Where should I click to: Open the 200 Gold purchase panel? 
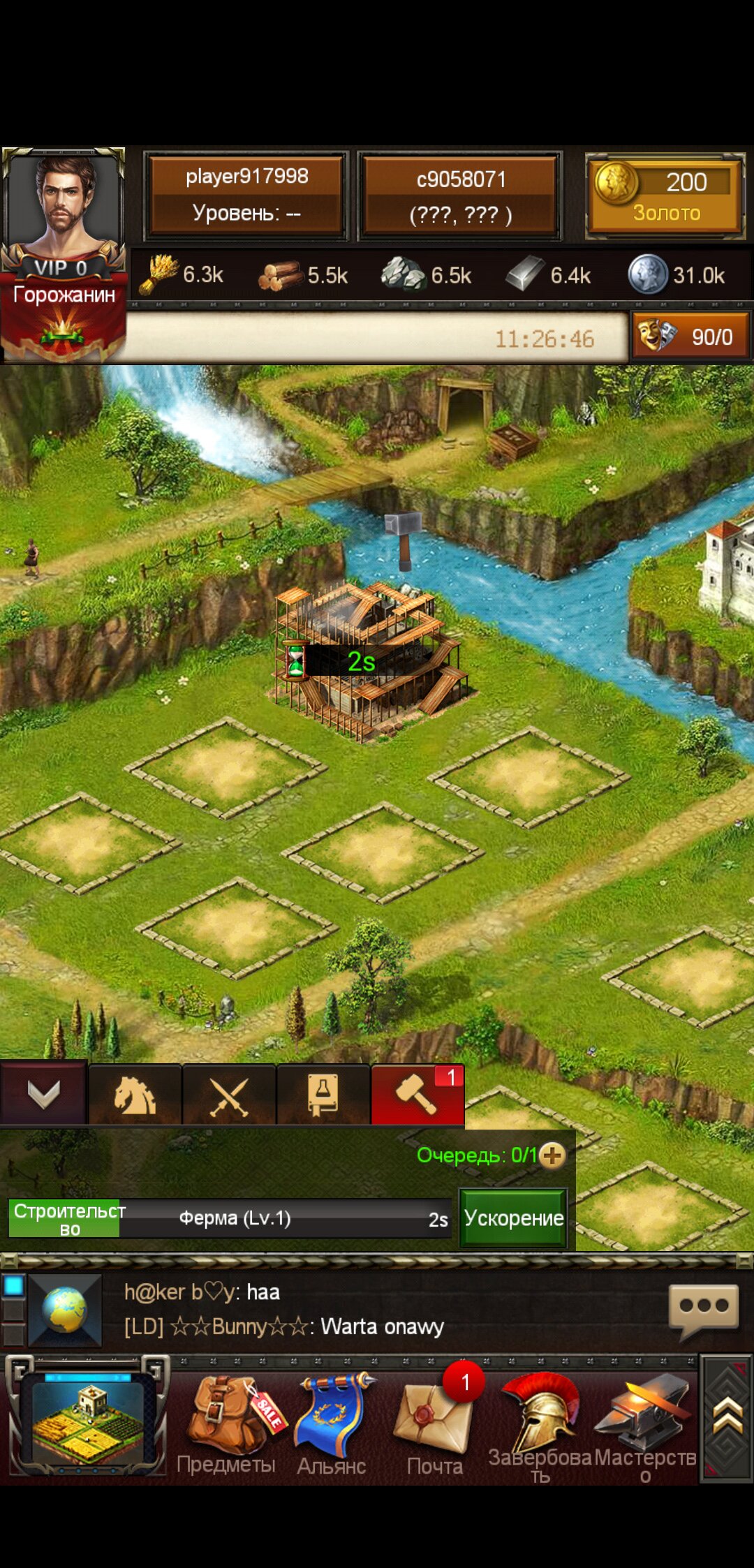(x=665, y=195)
